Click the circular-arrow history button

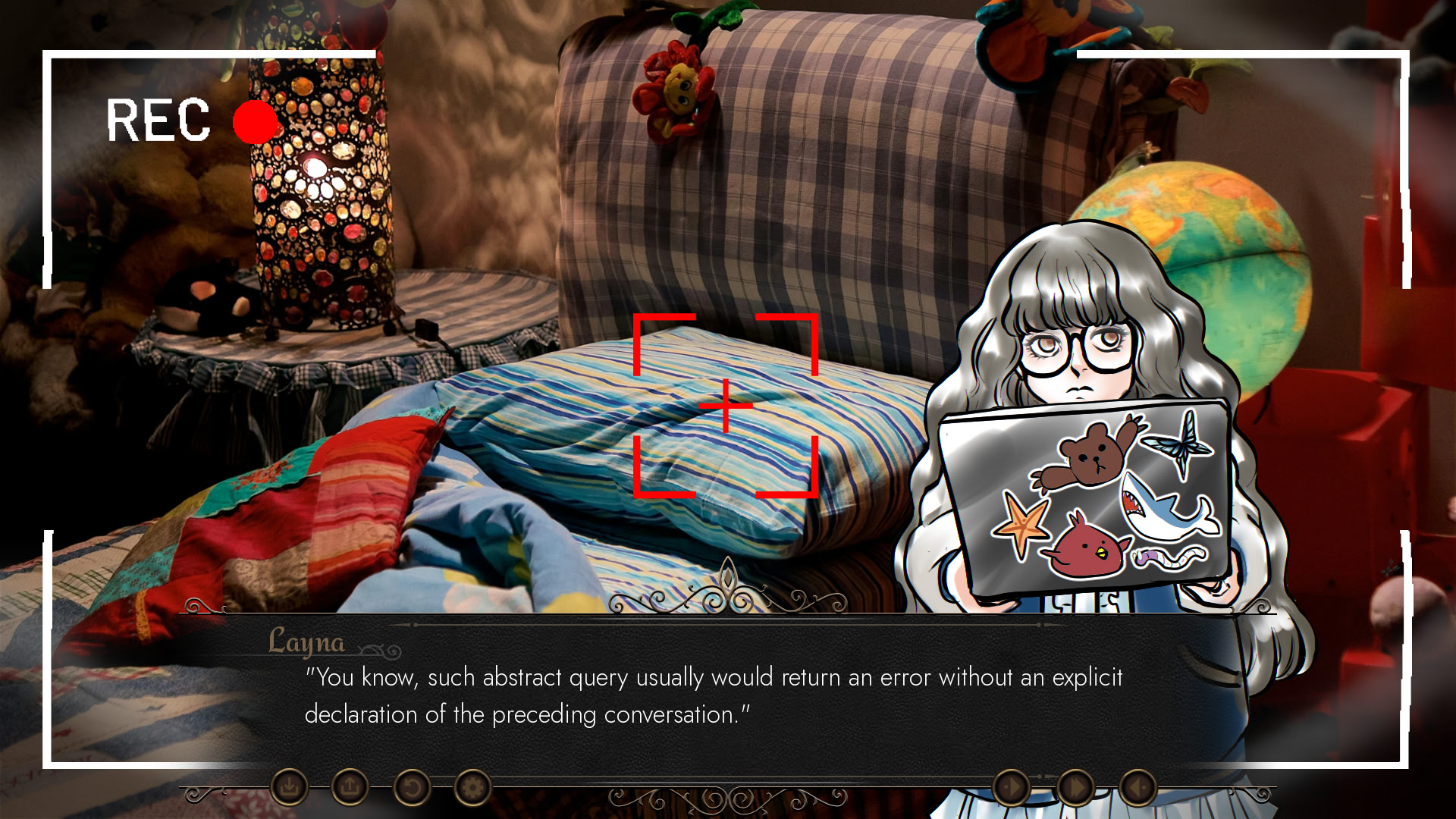tap(412, 788)
